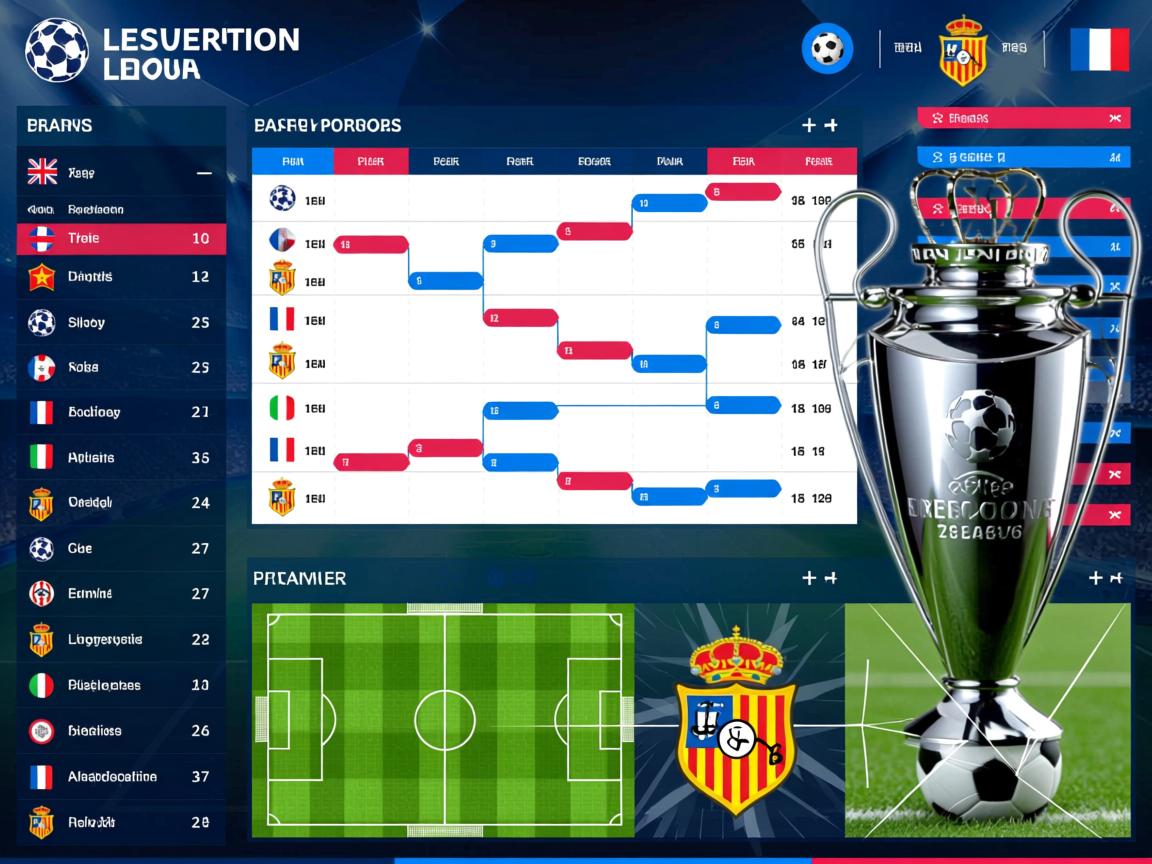Image resolution: width=1152 pixels, height=864 pixels.
Task: Choose the Dionts team row
Action: (x=120, y=277)
